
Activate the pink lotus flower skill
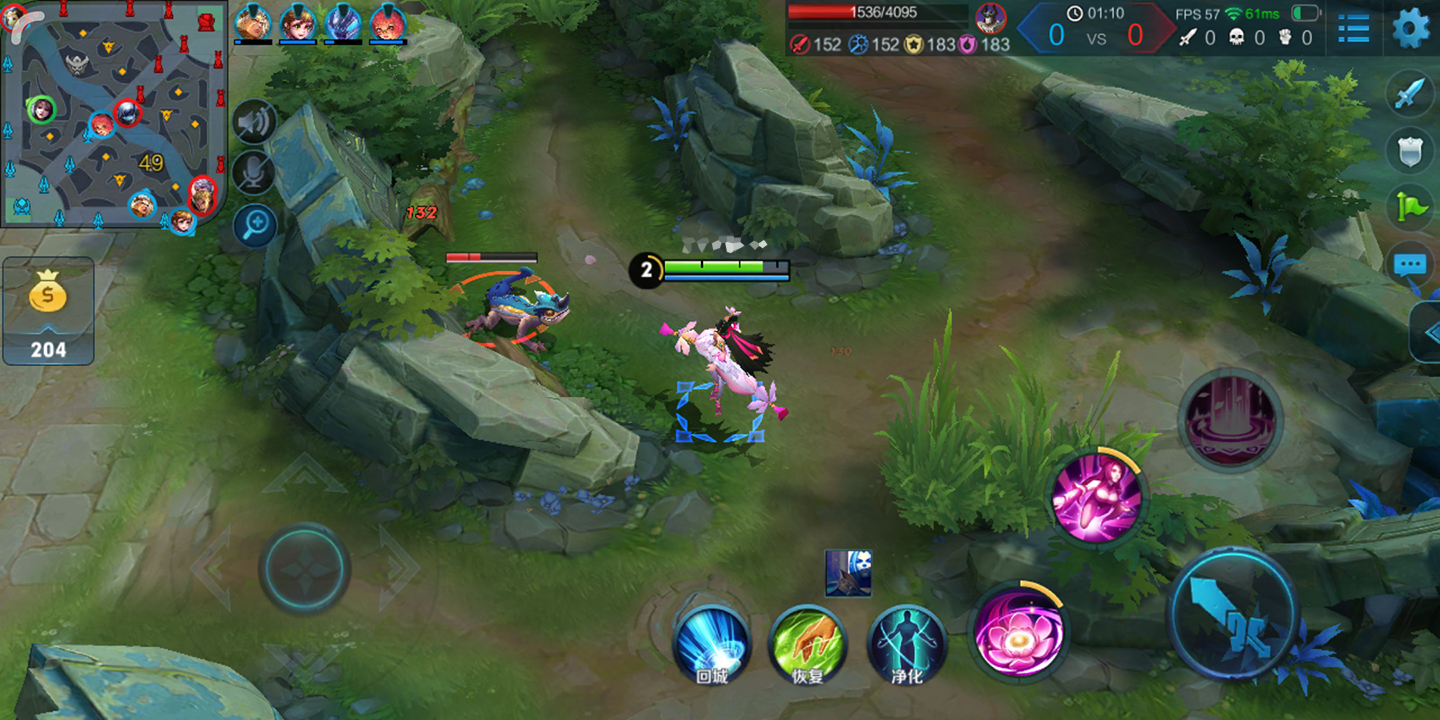(1018, 632)
